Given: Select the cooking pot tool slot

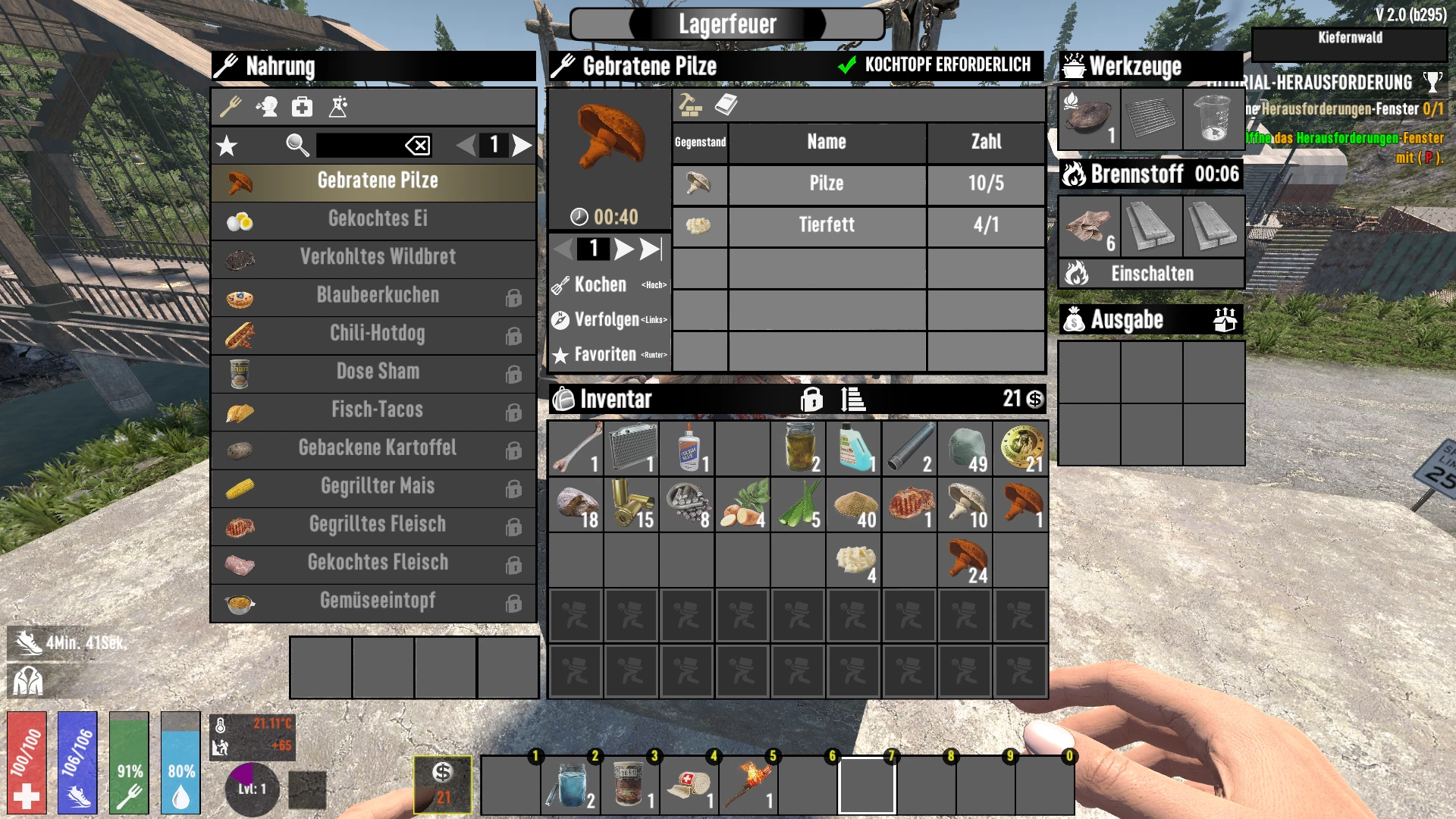Looking at the screenshot, I should pyautogui.click(x=1089, y=118).
